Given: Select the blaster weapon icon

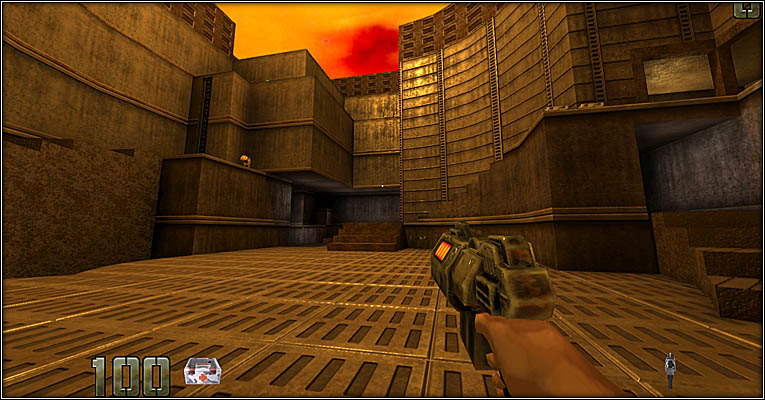Looking at the screenshot, I should 670,367.
